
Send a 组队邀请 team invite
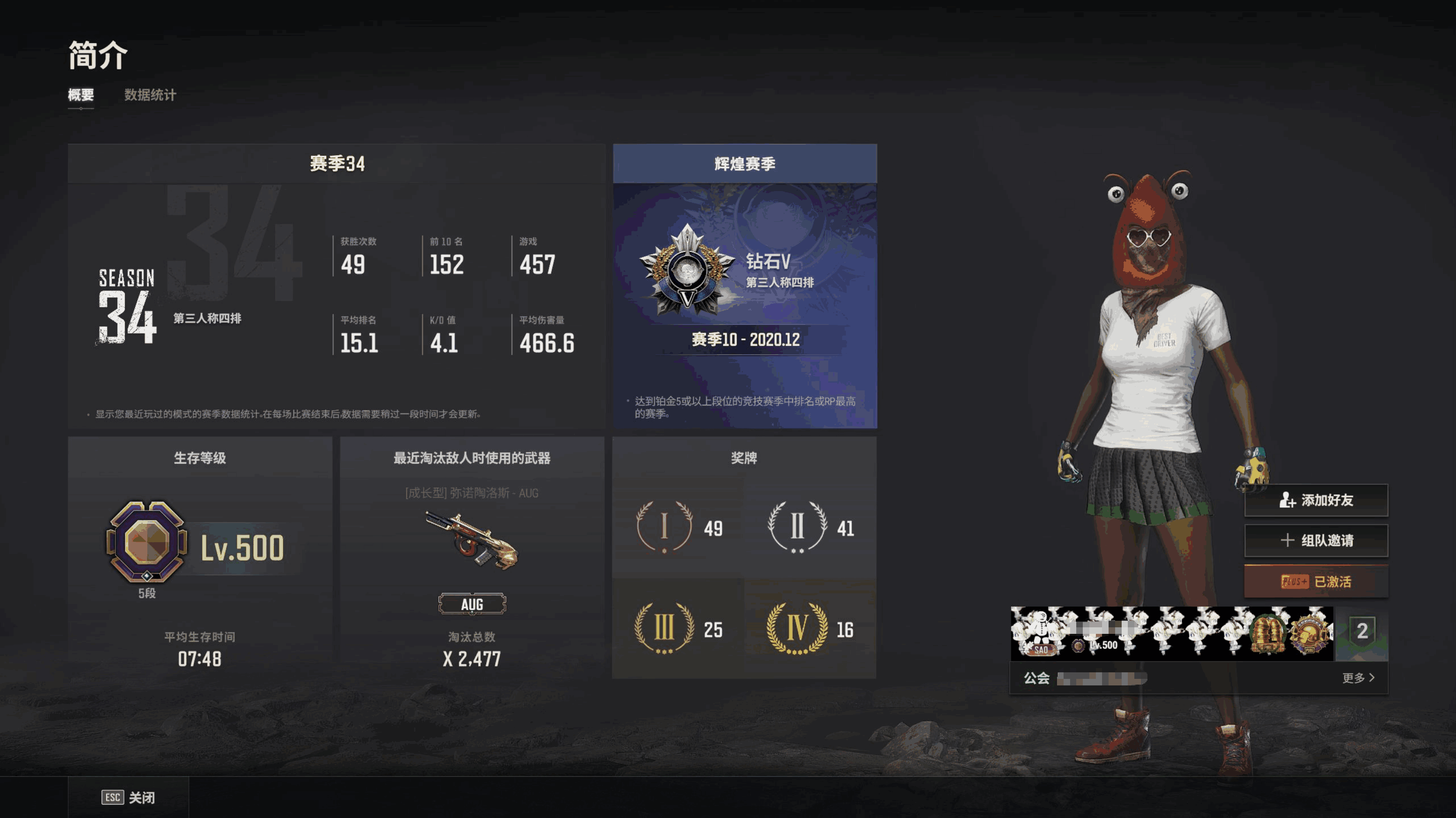[1316, 541]
